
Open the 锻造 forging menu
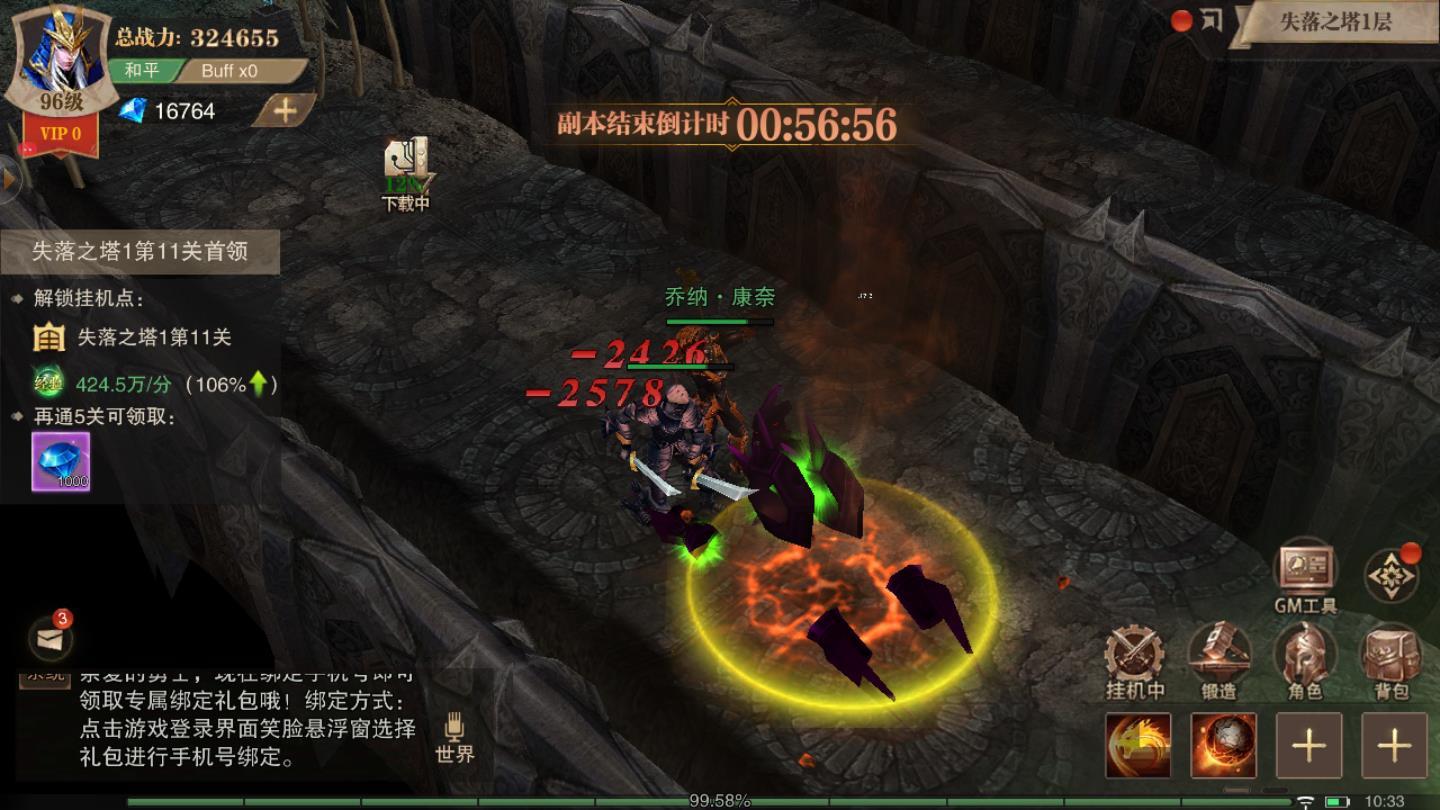(1219, 659)
